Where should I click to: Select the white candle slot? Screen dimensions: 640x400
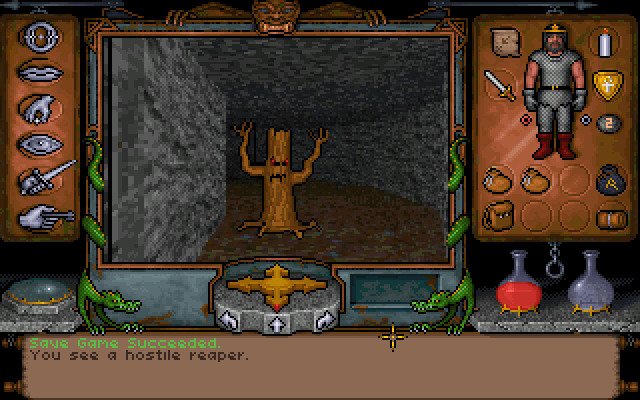point(603,43)
